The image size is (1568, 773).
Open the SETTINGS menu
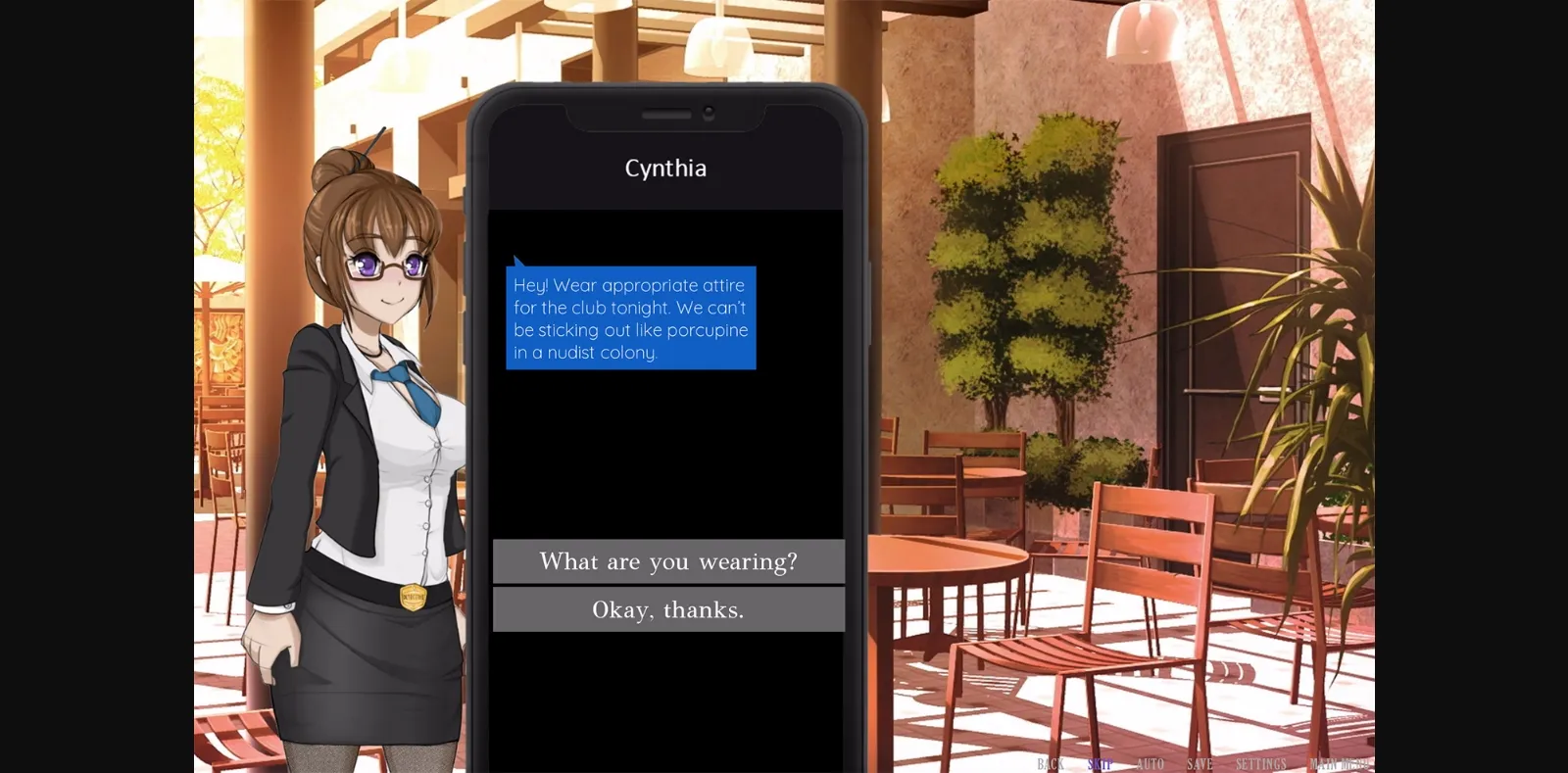point(1262,764)
